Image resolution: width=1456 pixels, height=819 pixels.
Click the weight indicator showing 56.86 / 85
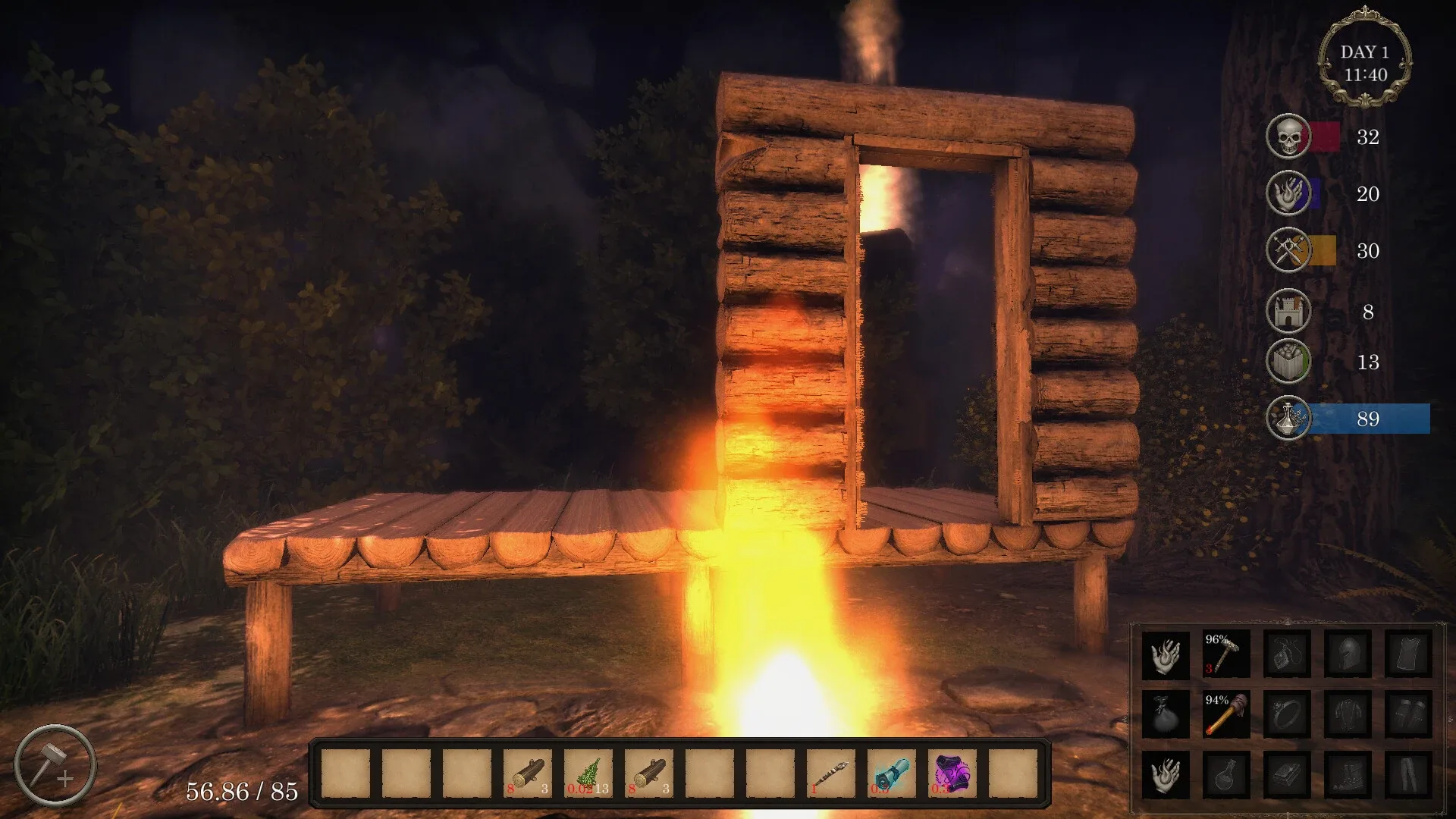[243, 791]
